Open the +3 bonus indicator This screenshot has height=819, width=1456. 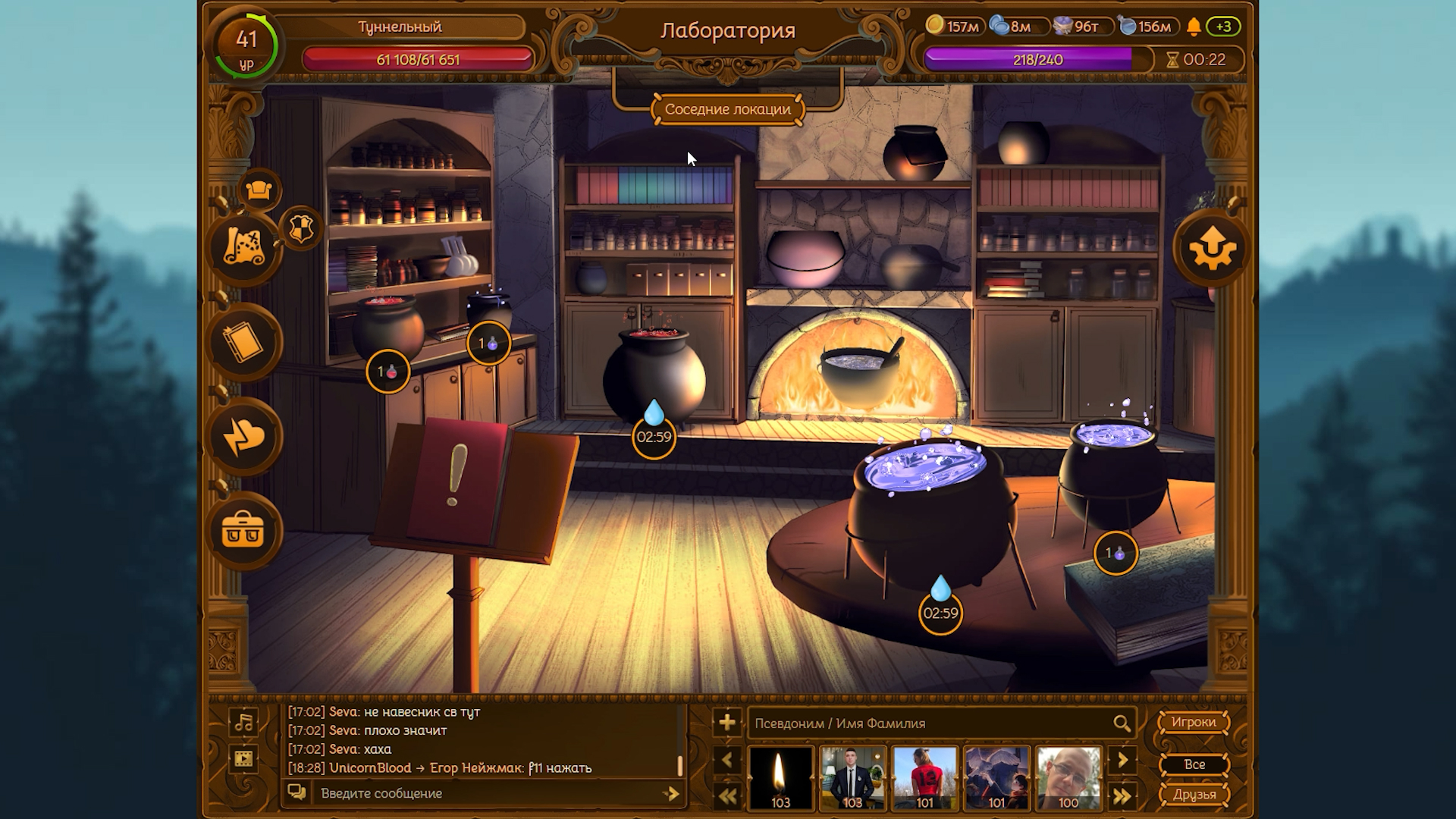[1223, 27]
